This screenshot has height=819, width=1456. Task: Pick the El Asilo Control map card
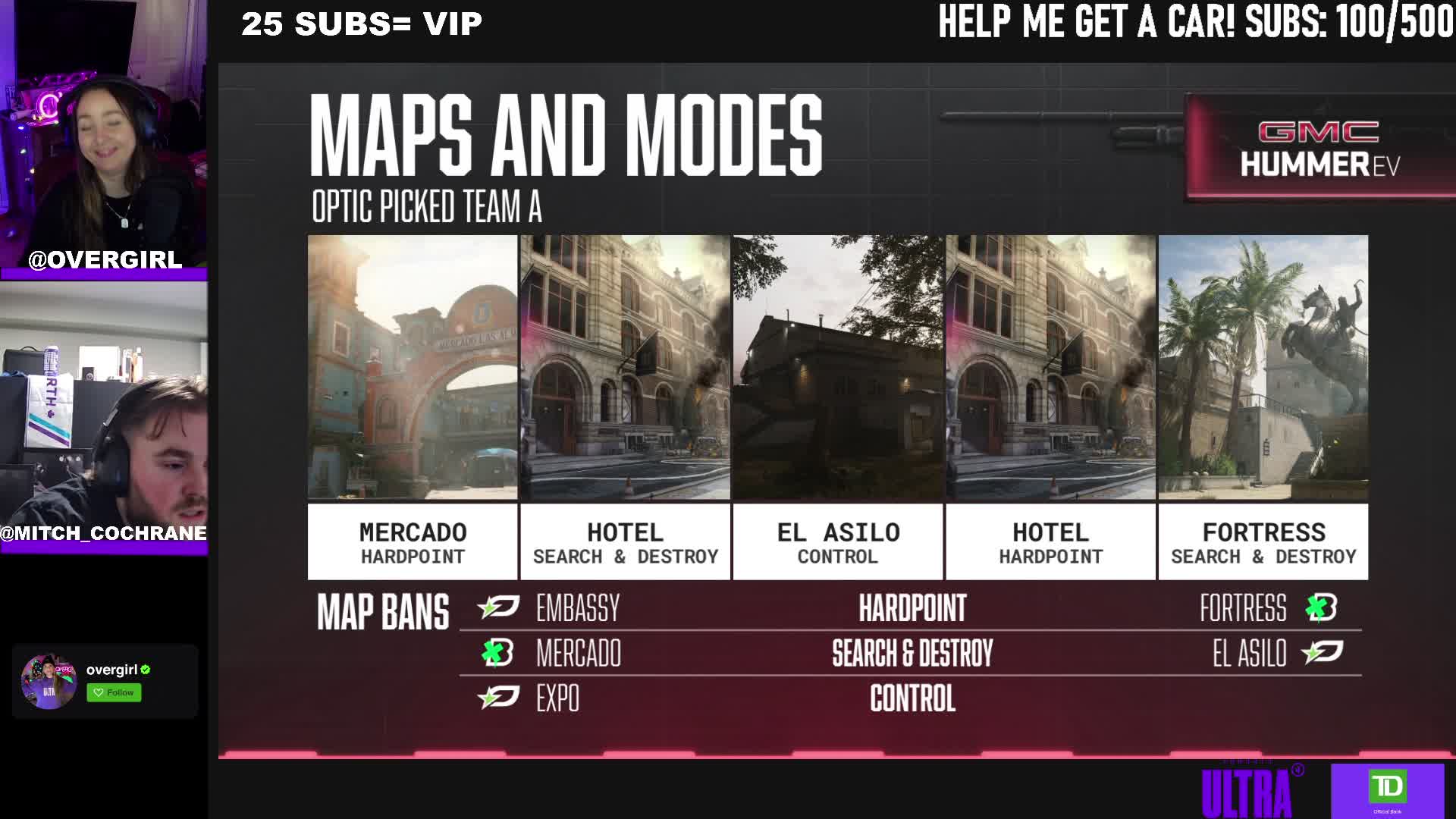(x=837, y=407)
